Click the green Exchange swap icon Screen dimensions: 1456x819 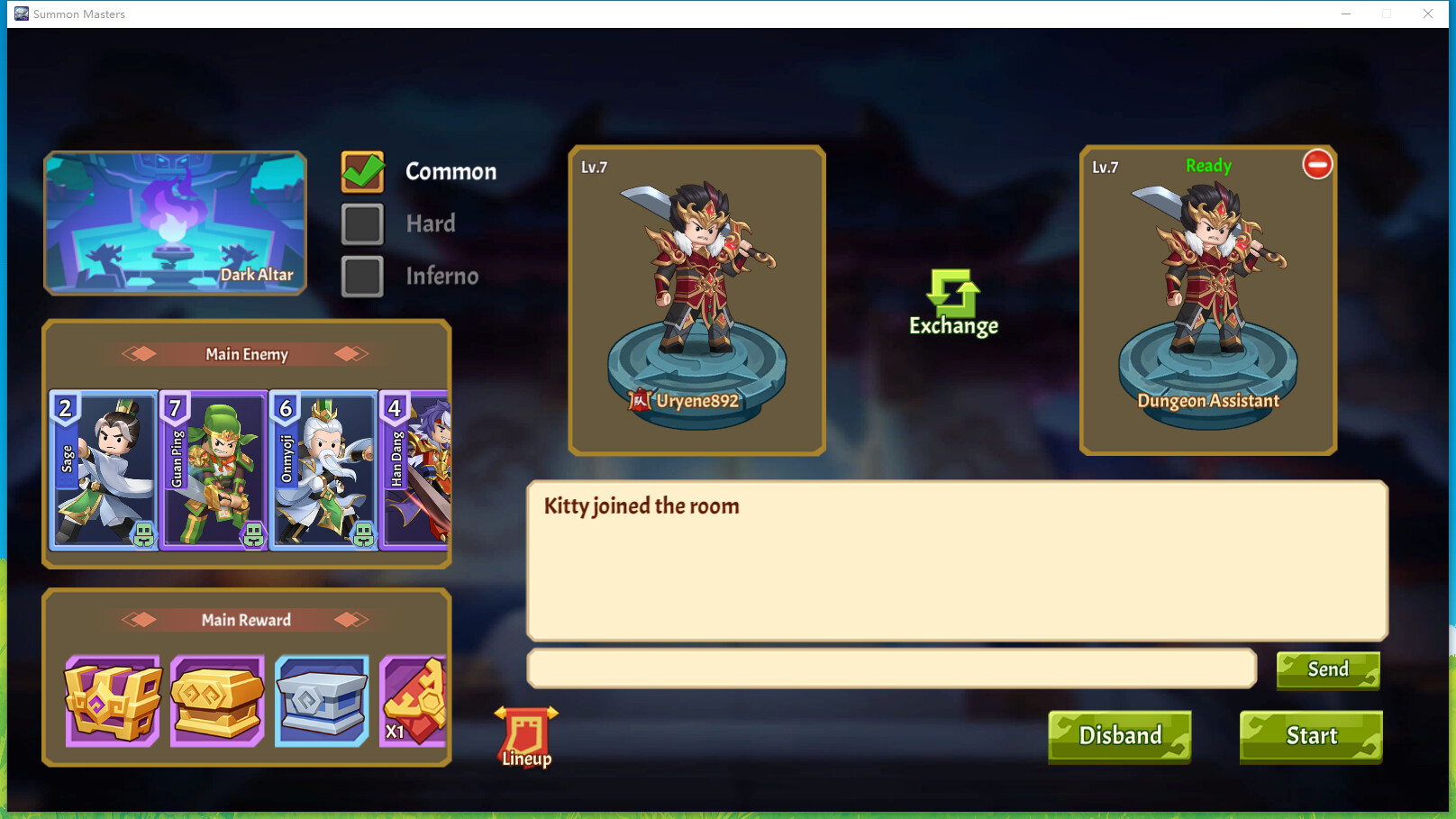click(952, 293)
